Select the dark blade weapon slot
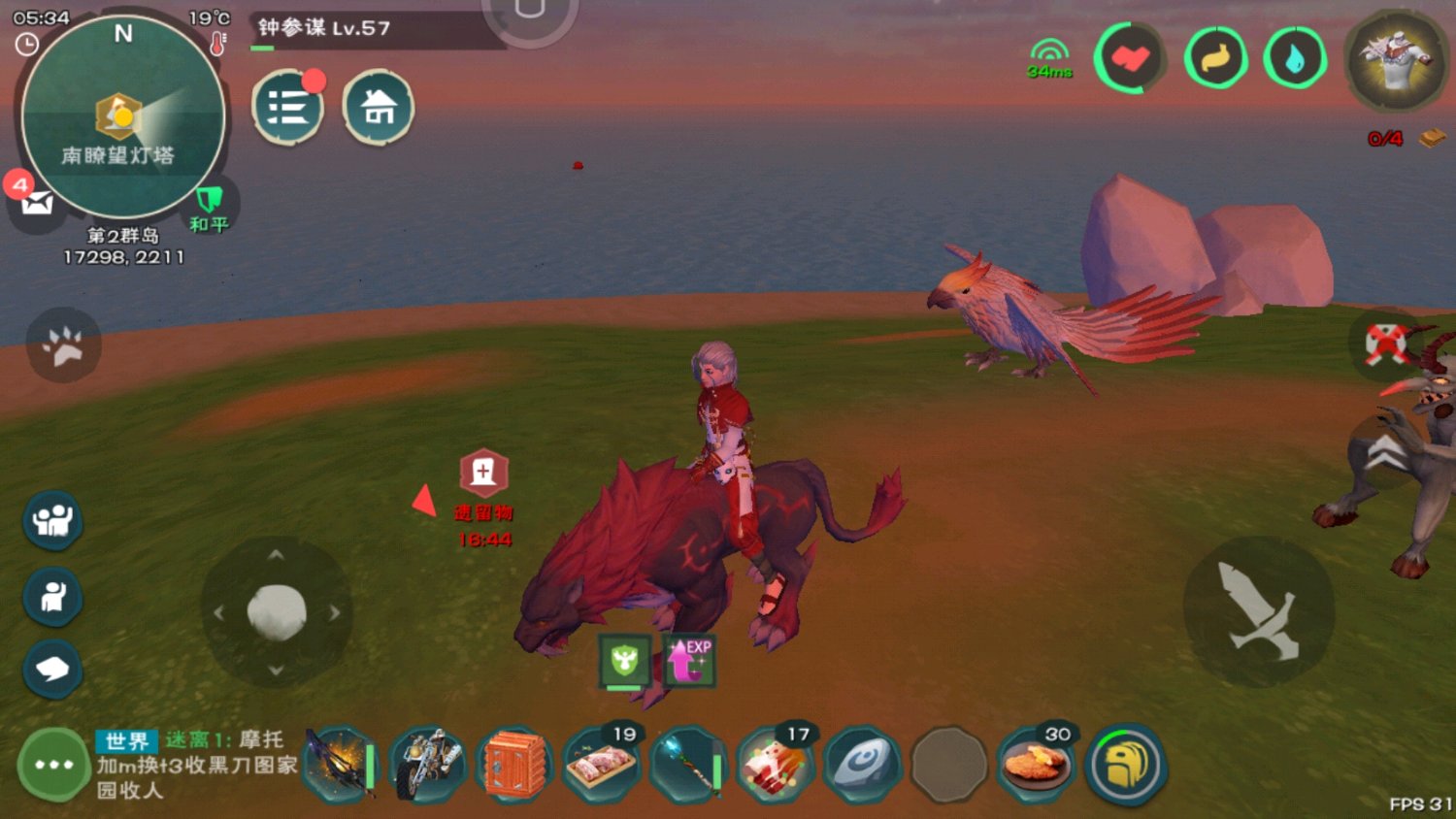Screen dimensions: 1456x819 coord(341,765)
